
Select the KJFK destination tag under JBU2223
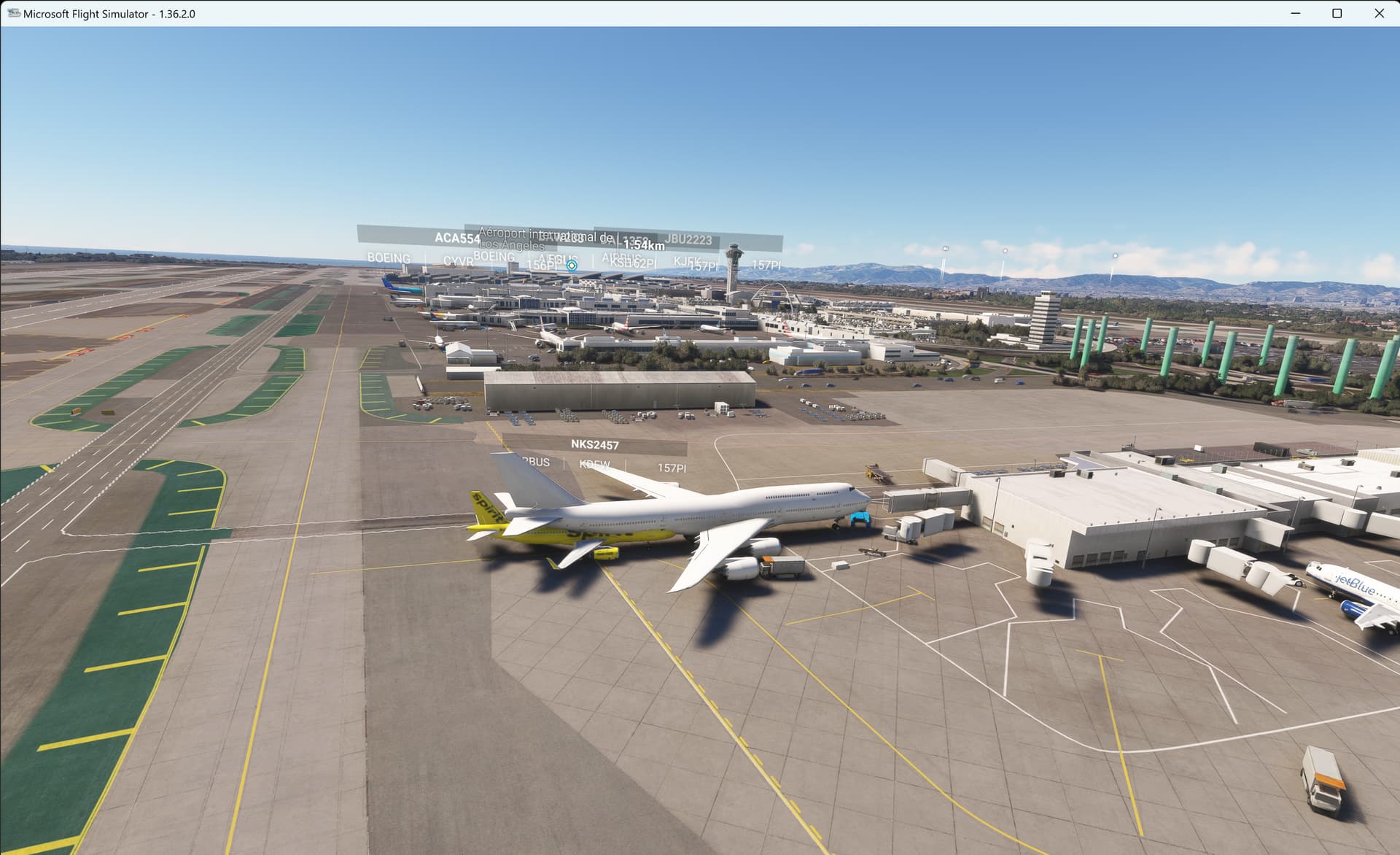pos(686,261)
